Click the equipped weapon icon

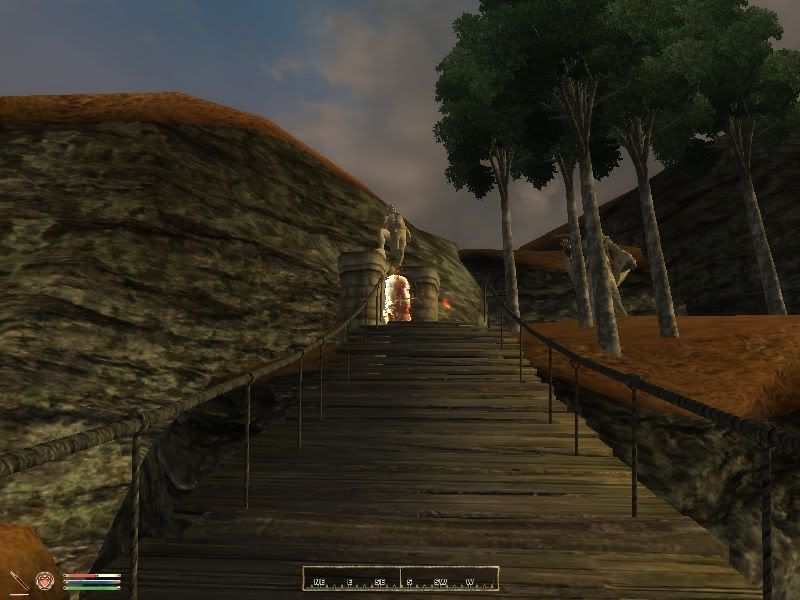(x=19, y=580)
